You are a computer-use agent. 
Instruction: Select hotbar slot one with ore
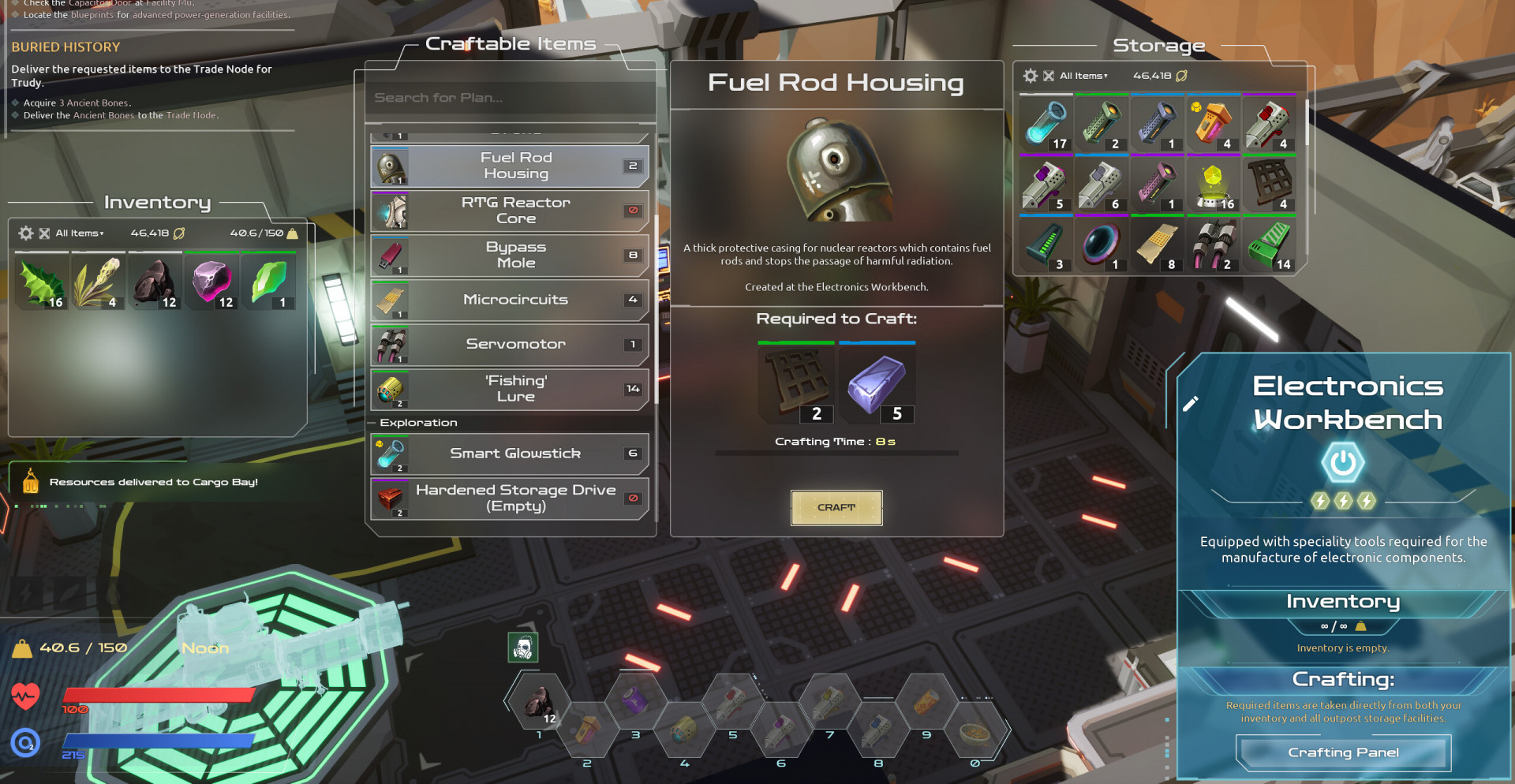[540, 703]
